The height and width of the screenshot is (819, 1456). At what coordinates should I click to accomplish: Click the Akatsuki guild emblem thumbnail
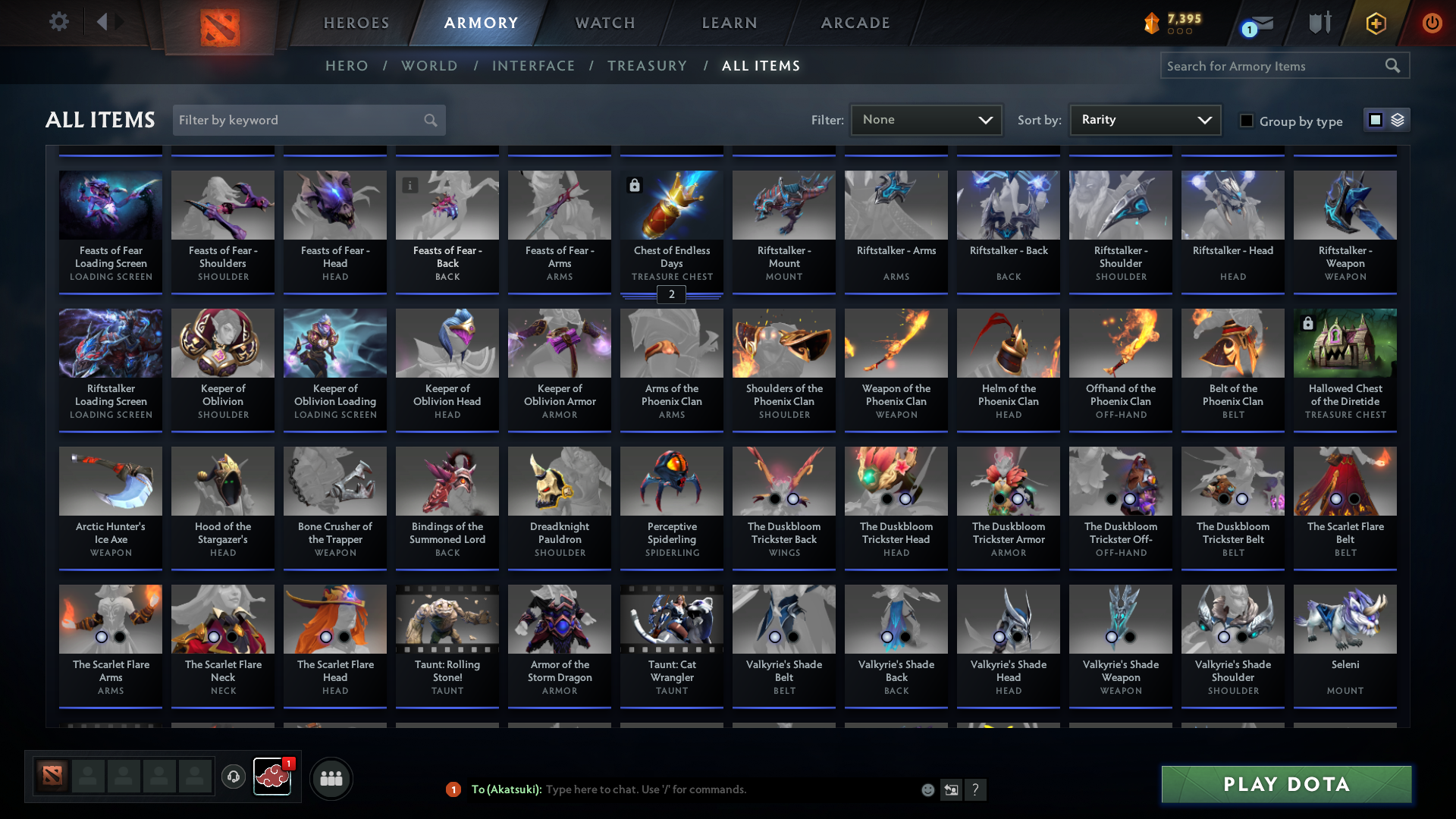point(272,776)
